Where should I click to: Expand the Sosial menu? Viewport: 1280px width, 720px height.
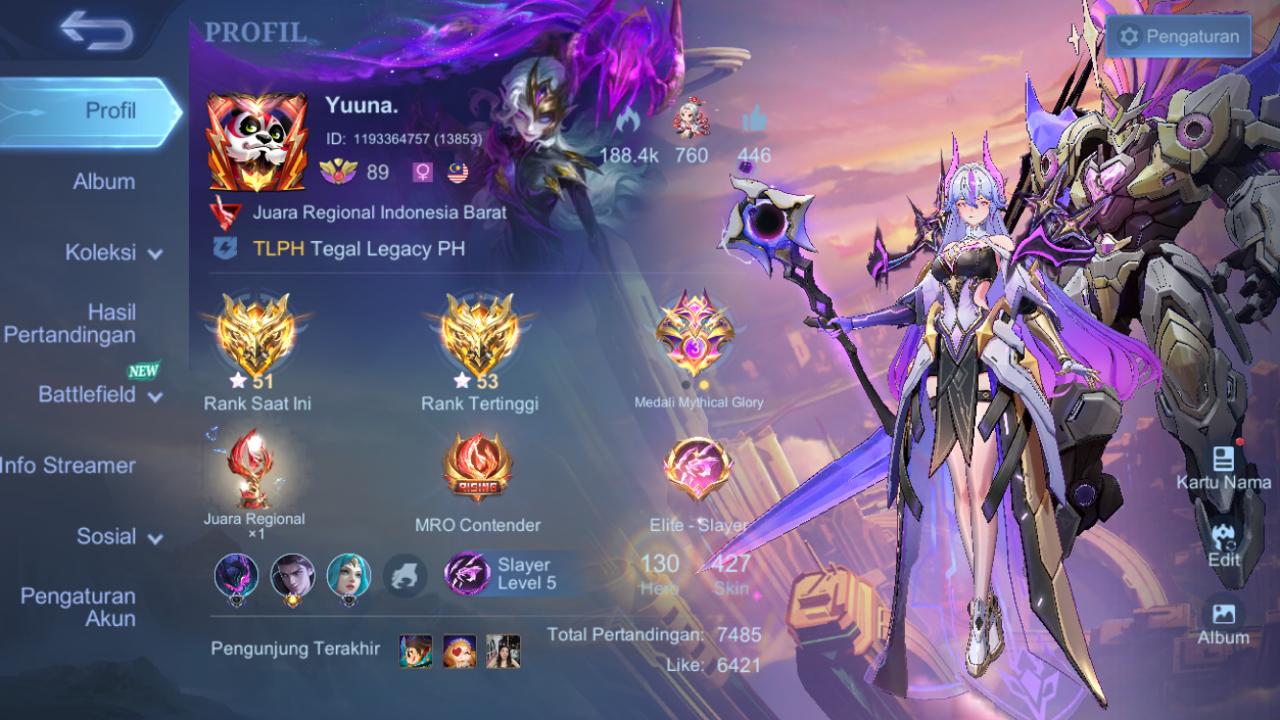click(x=119, y=537)
